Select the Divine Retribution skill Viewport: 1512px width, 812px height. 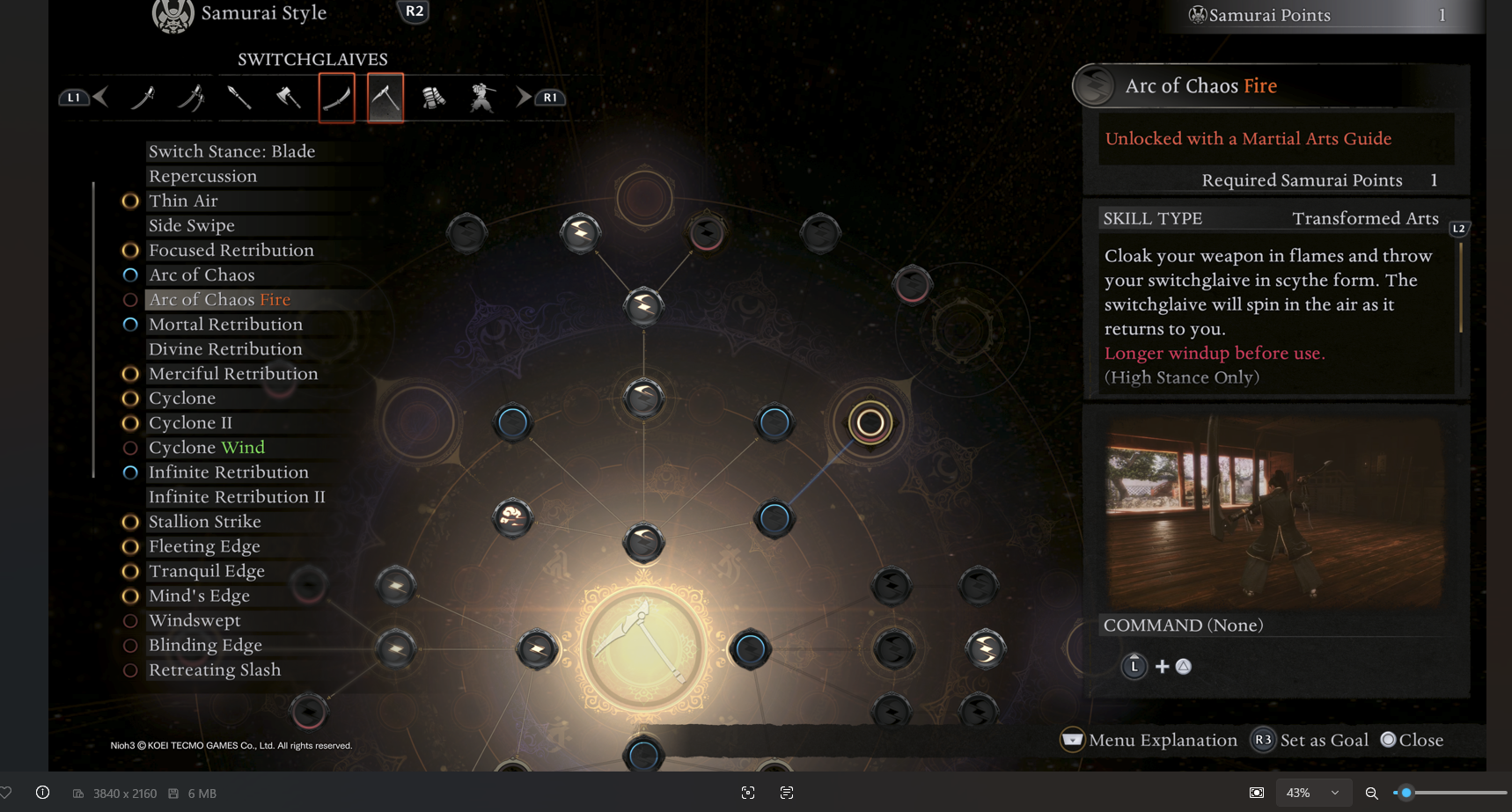225,348
